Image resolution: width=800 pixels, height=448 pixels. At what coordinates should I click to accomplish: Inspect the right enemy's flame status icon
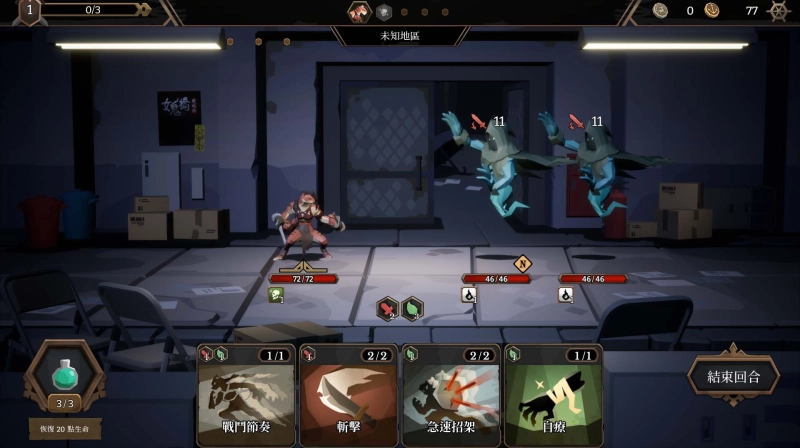pyautogui.click(x=565, y=295)
